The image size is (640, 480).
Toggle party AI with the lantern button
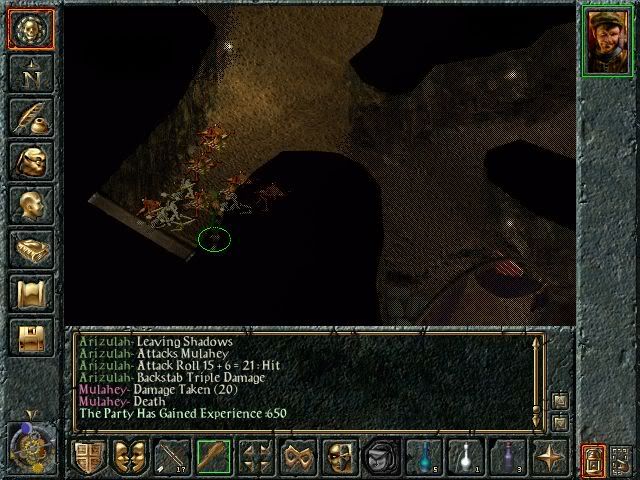pos(592,458)
